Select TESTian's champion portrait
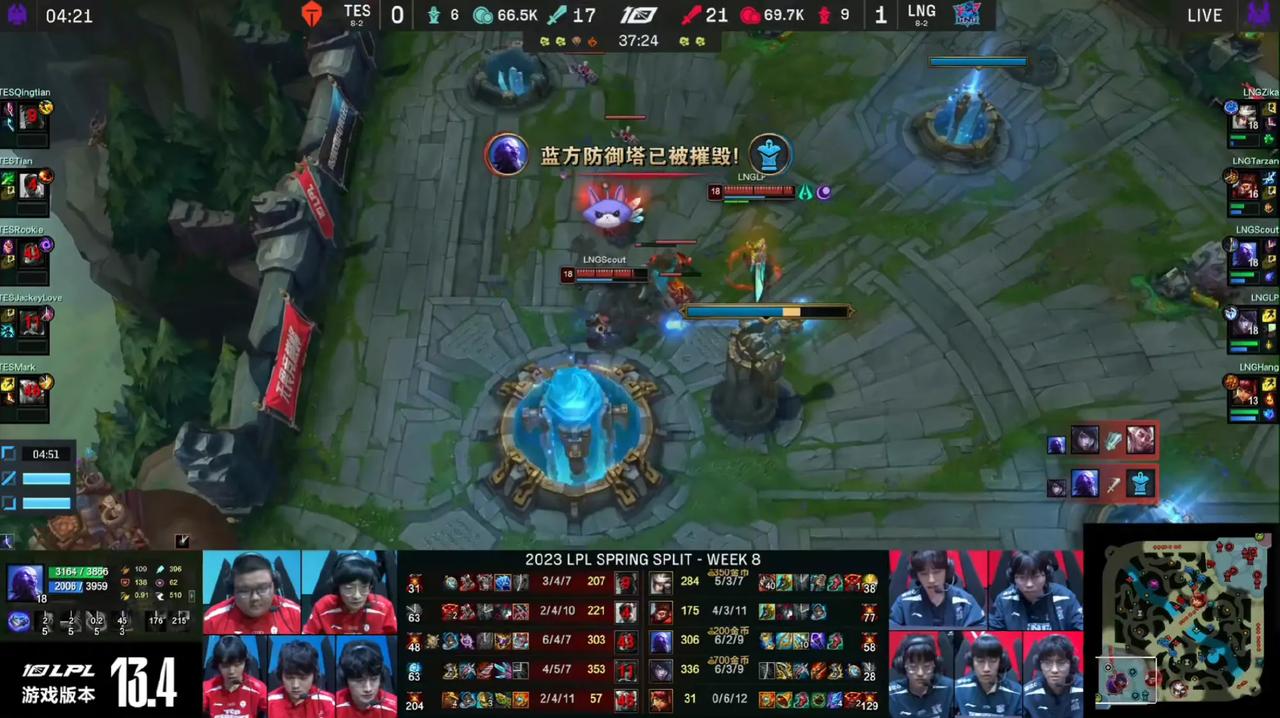The width and height of the screenshot is (1280, 718). pyautogui.click(x=31, y=186)
